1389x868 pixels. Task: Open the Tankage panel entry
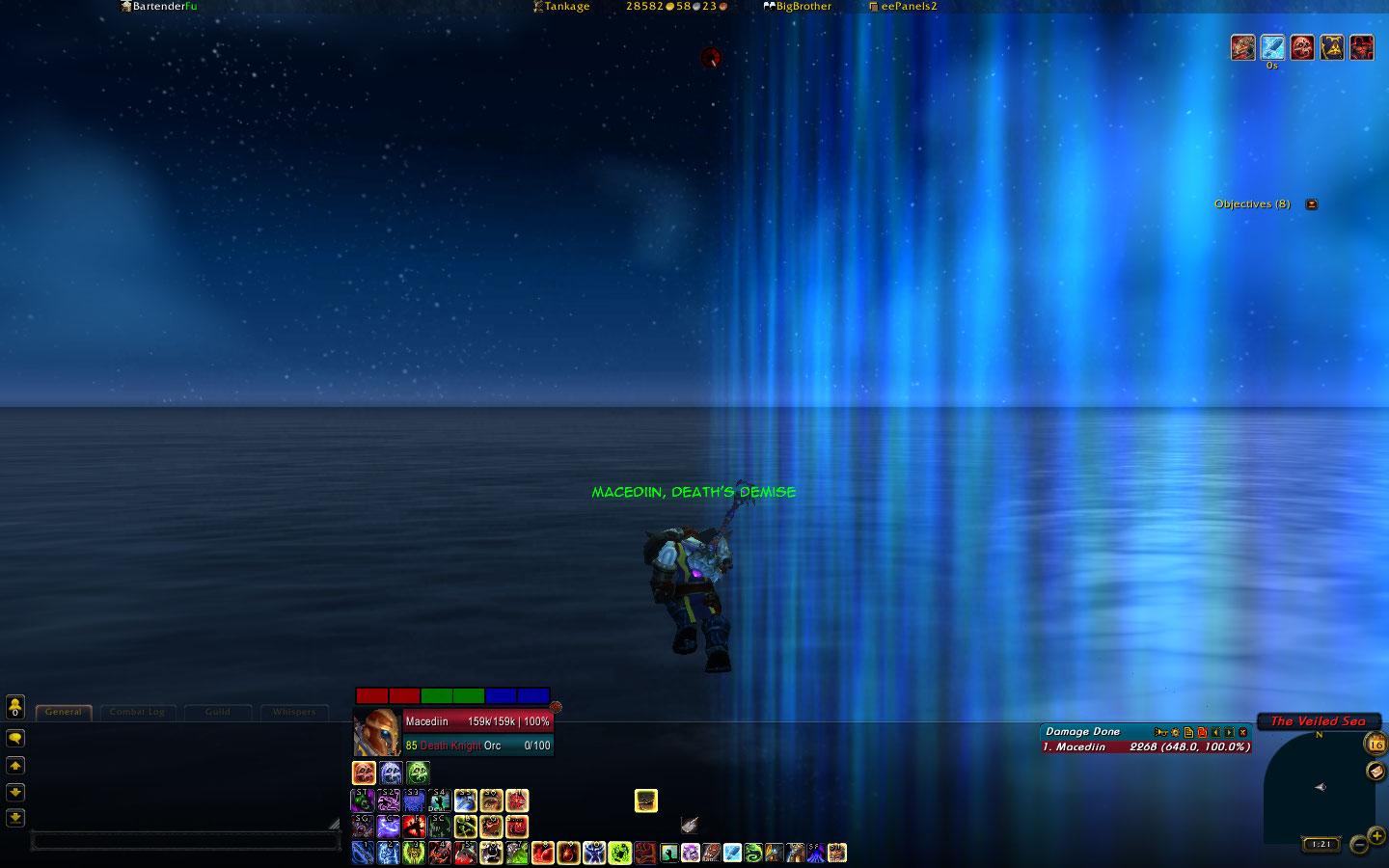pos(561,7)
